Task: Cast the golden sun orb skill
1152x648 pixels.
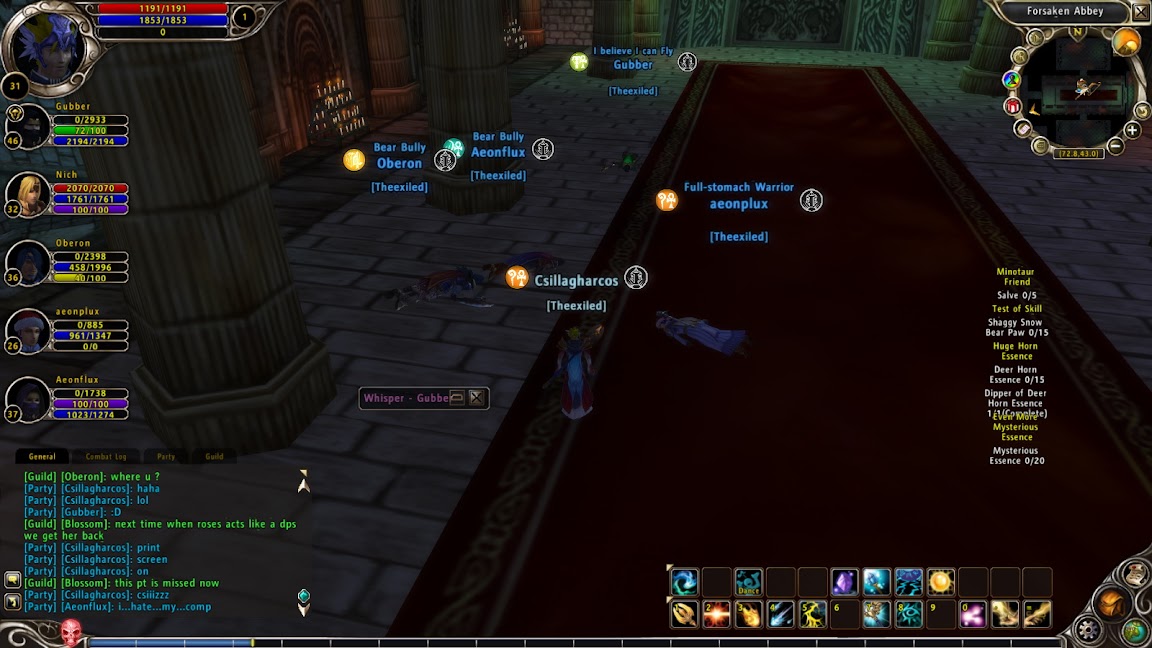Action: point(940,582)
